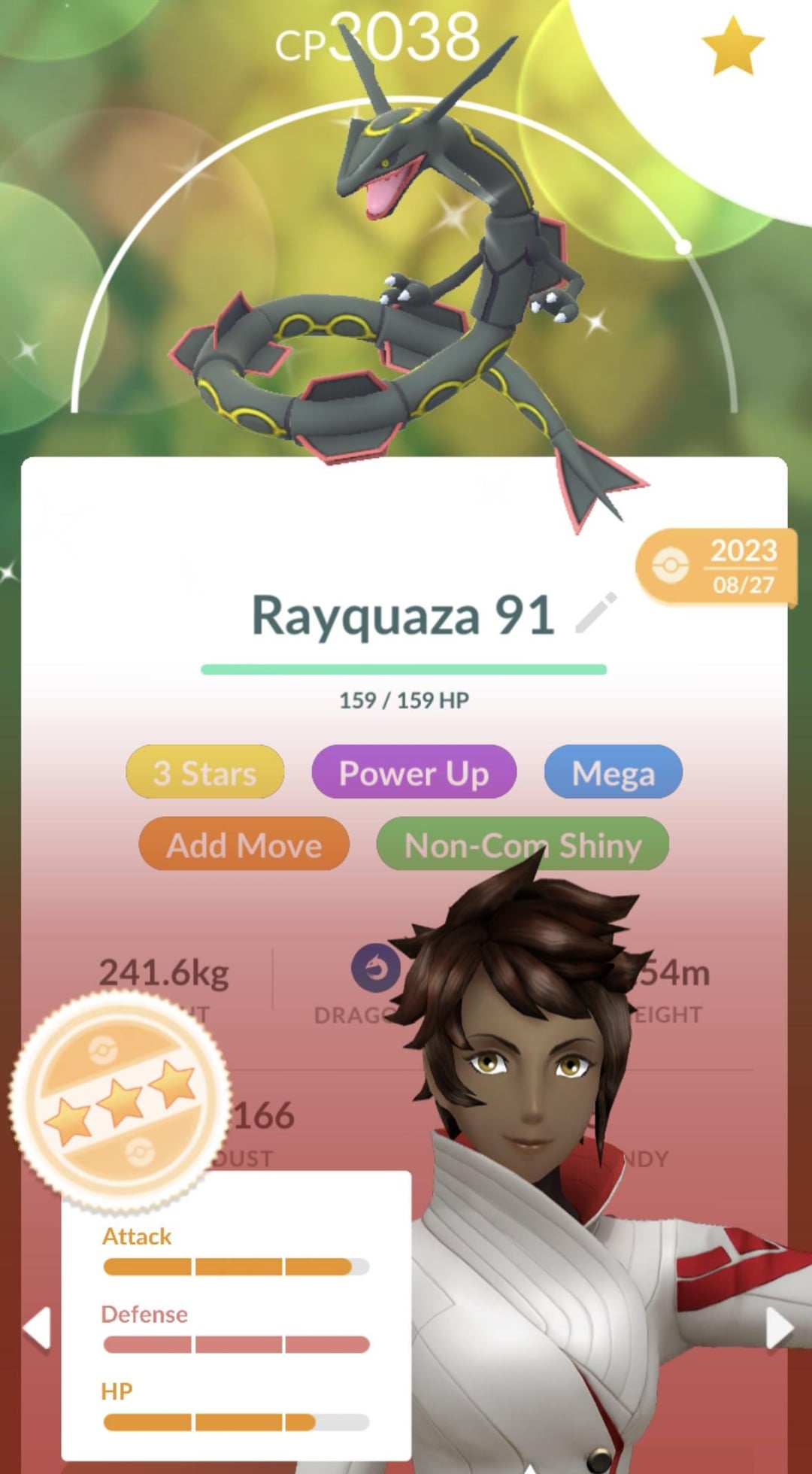Go to previous Pokémon with left arrow

coord(37,1329)
